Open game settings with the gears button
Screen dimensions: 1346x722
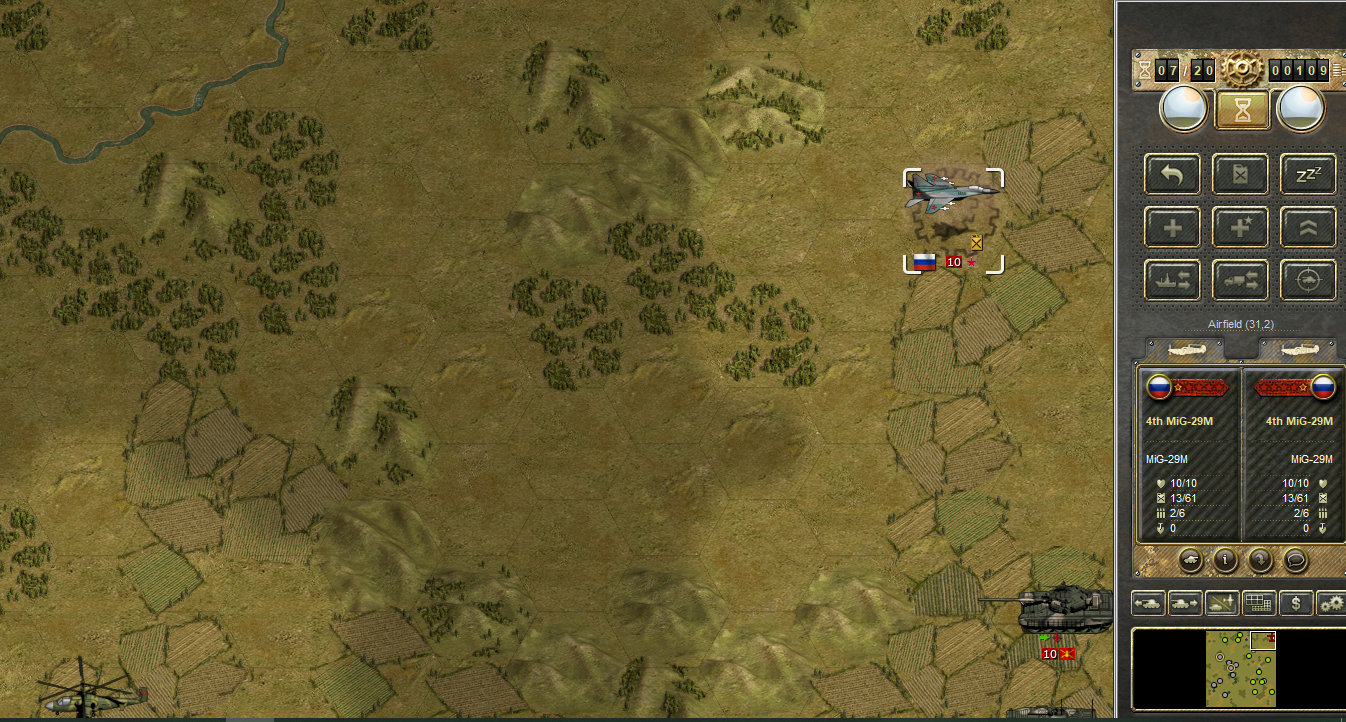(x=1331, y=603)
